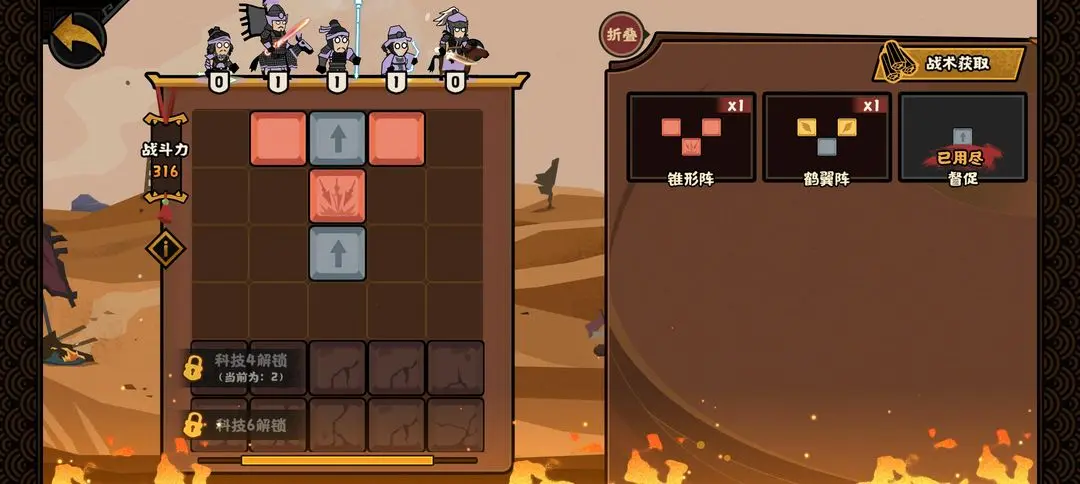
Task: Select the red tile with the spear burst symbol
Action: [337, 195]
